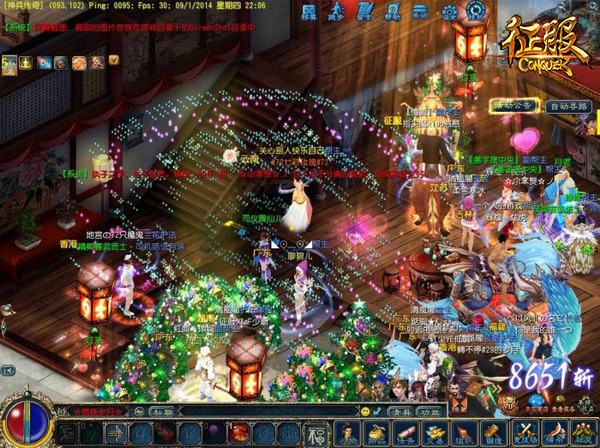Click the yellow checkmark icon in buff row
600x448 pixels.
click(x=113, y=62)
